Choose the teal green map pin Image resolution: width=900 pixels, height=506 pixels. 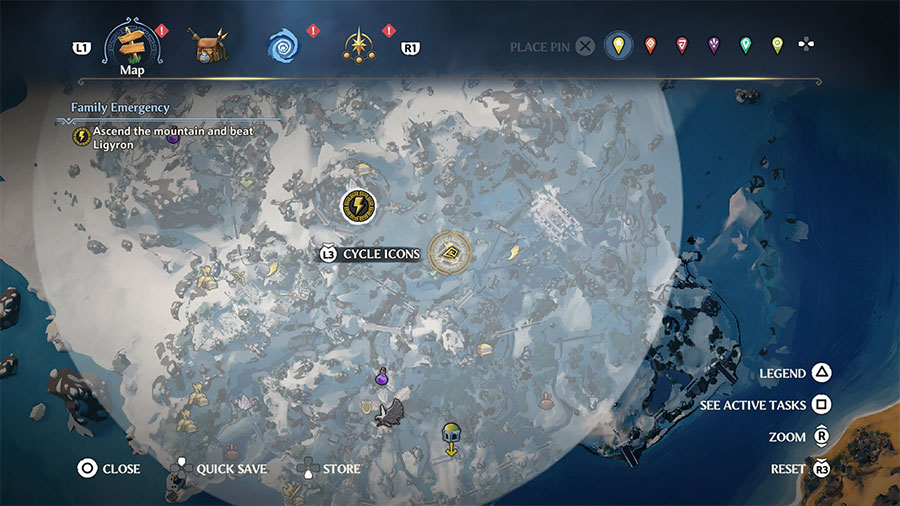pyautogui.click(x=745, y=45)
